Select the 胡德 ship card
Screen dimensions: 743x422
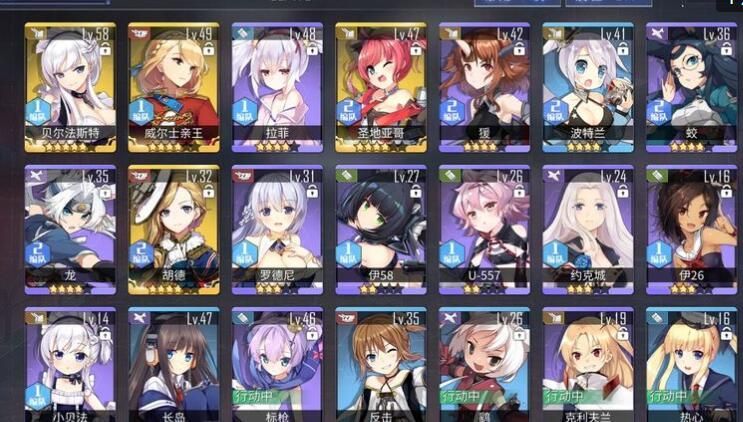(x=174, y=228)
